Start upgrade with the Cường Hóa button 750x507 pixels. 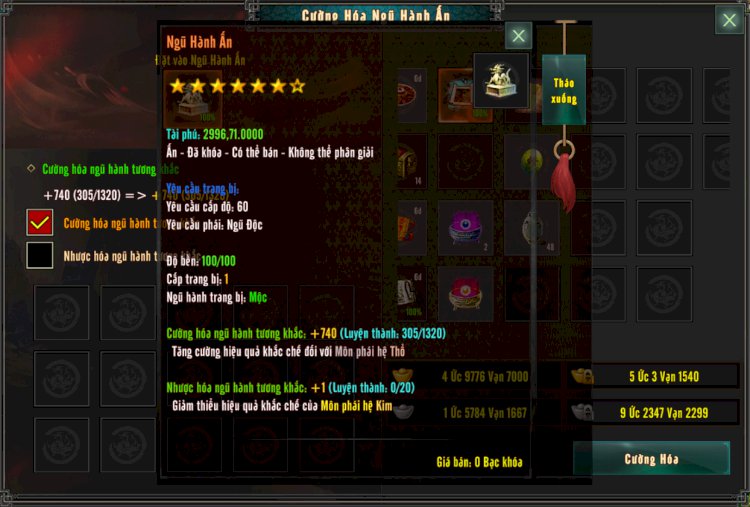[651, 459]
